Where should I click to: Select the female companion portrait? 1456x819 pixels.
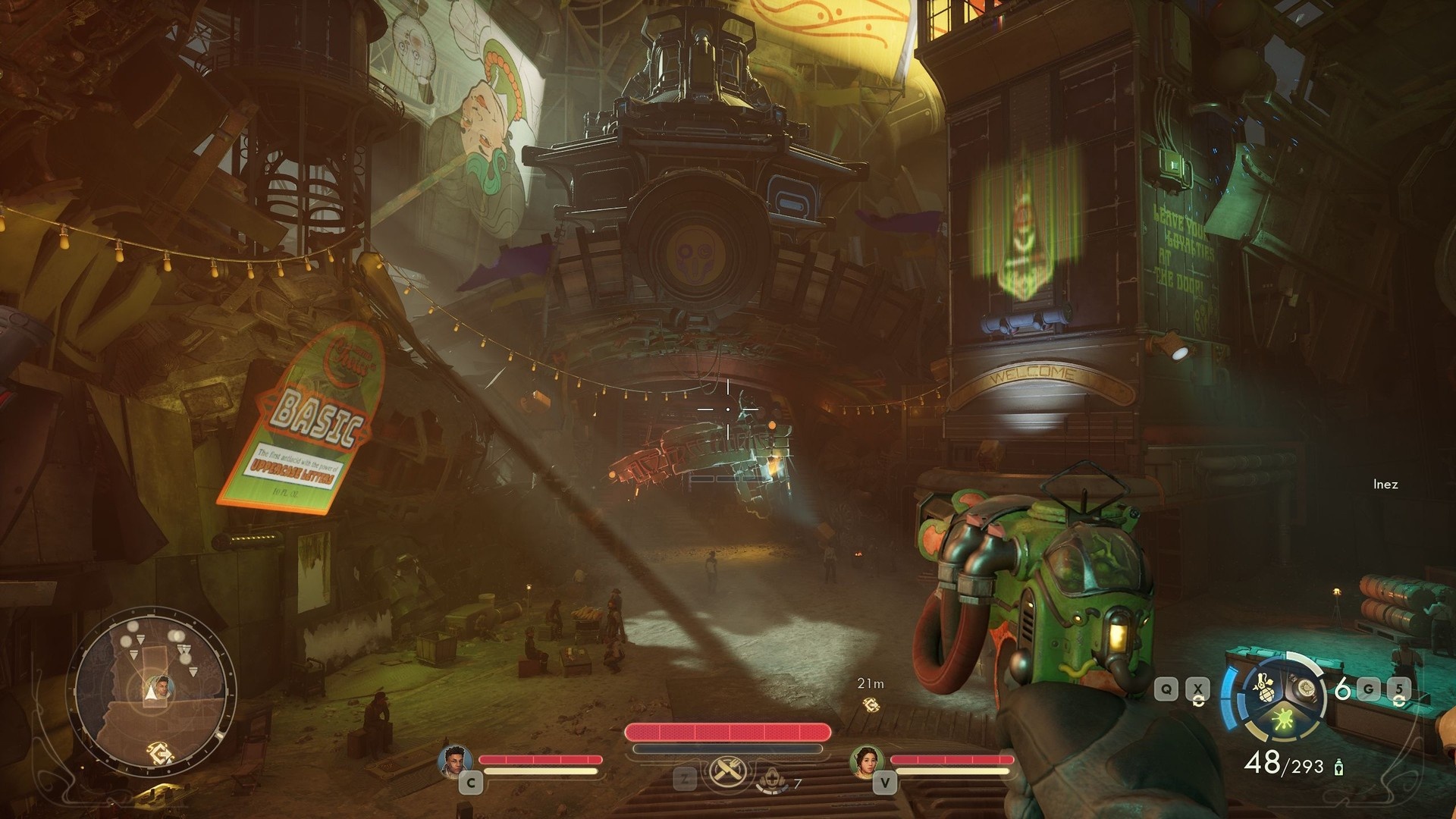[x=866, y=761]
